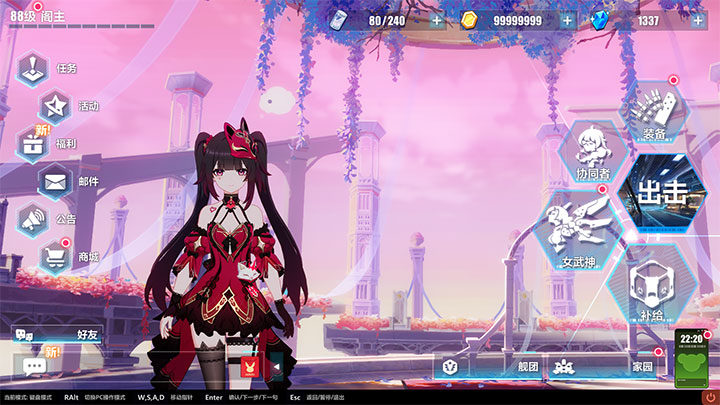
Task: Open the chat speech bubble icon
Action: pyautogui.click(x=35, y=366)
